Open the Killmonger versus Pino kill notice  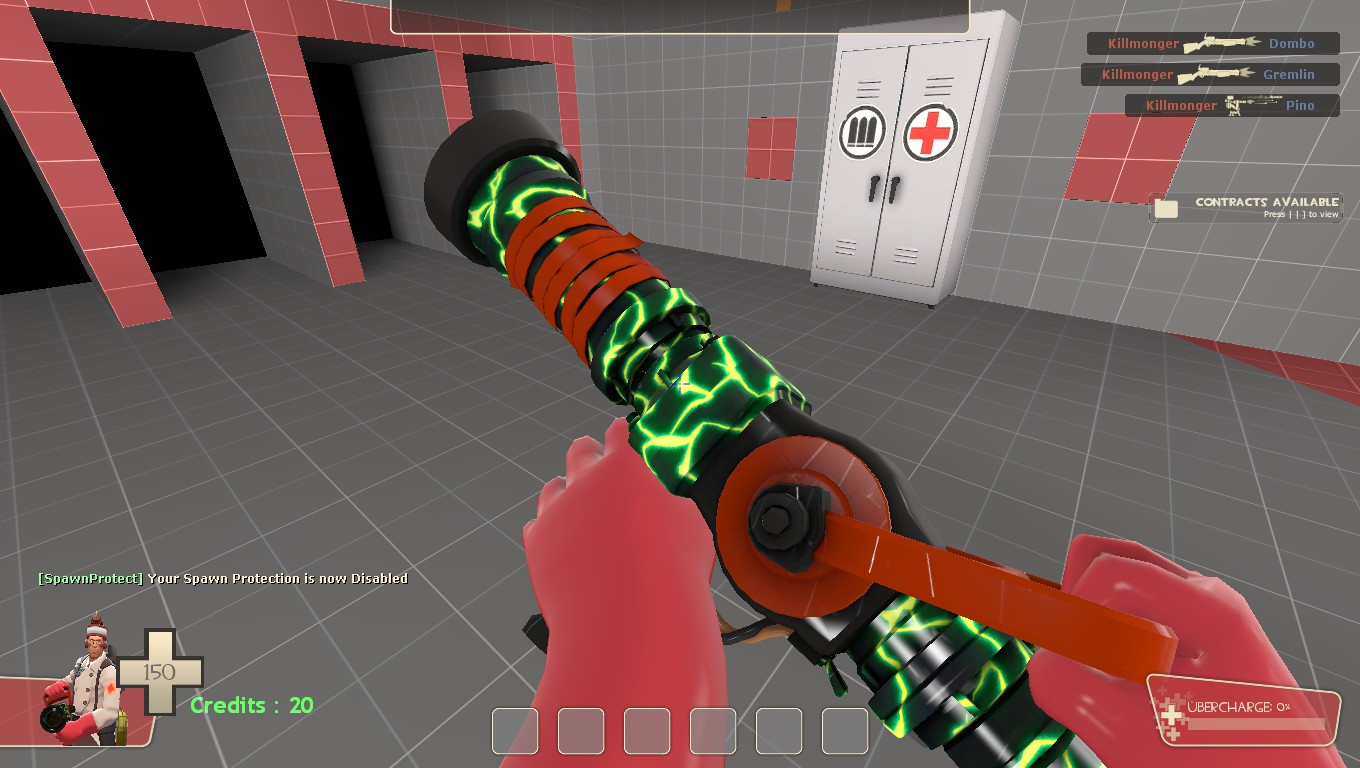(x=1230, y=105)
